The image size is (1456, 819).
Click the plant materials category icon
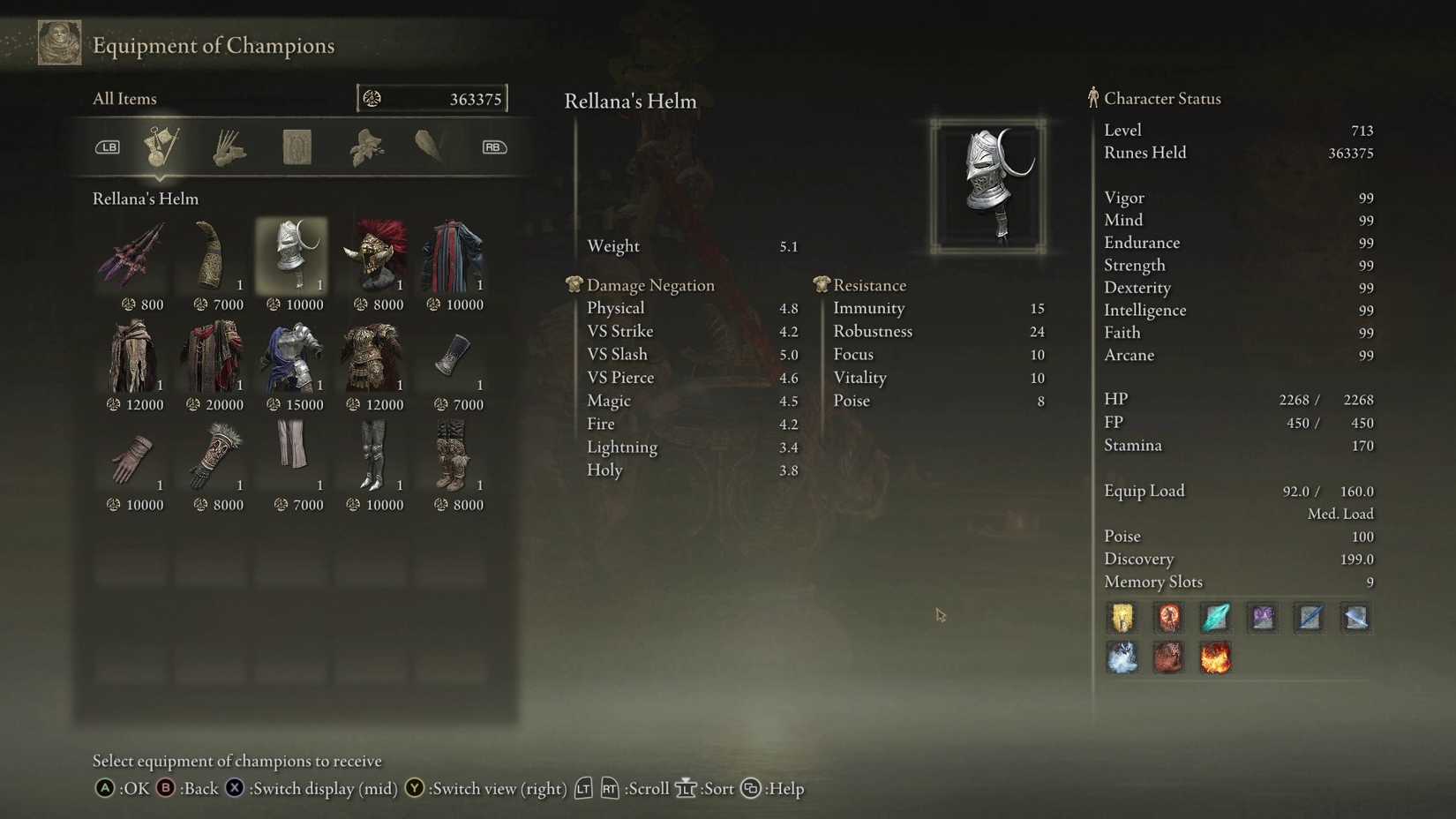(x=365, y=147)
